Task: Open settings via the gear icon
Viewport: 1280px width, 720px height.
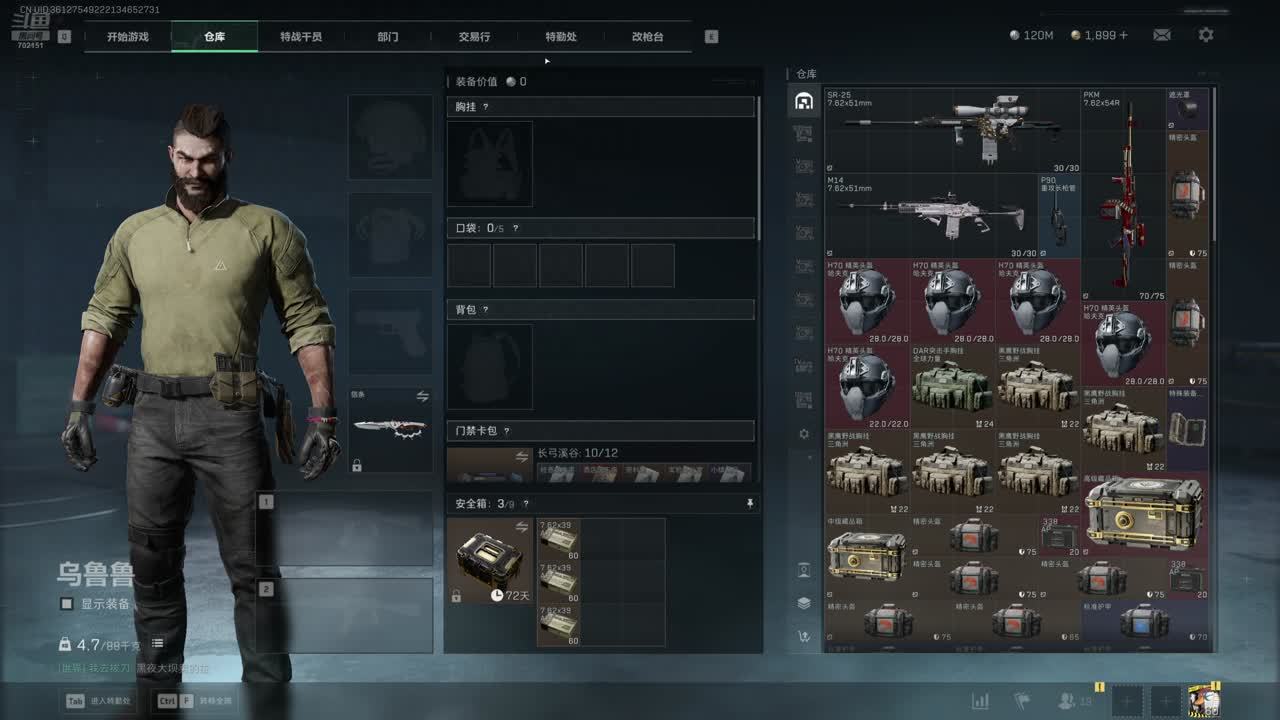Action: point(1206,35)
